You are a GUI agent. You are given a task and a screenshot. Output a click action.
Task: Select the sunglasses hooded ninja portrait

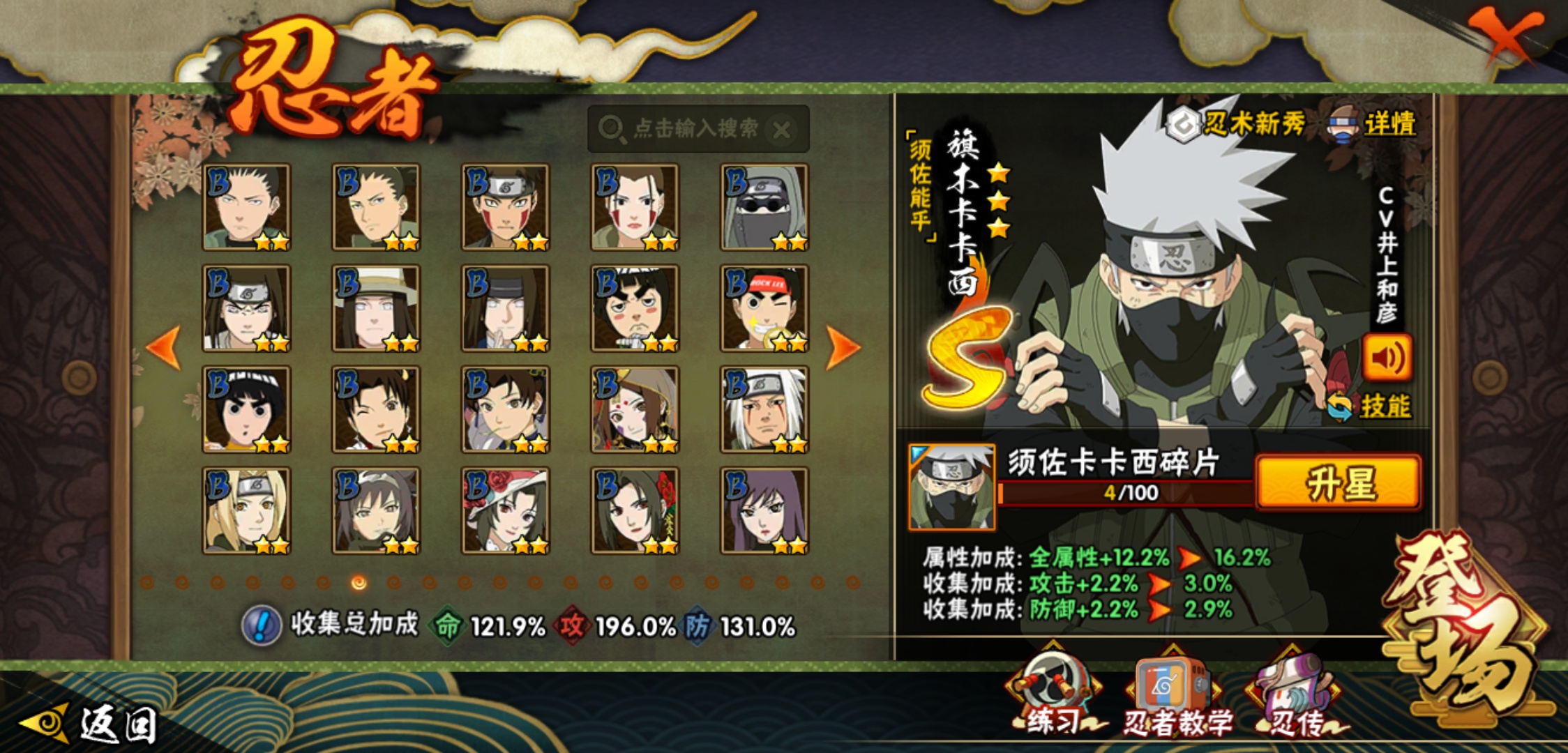pos(764,207)
